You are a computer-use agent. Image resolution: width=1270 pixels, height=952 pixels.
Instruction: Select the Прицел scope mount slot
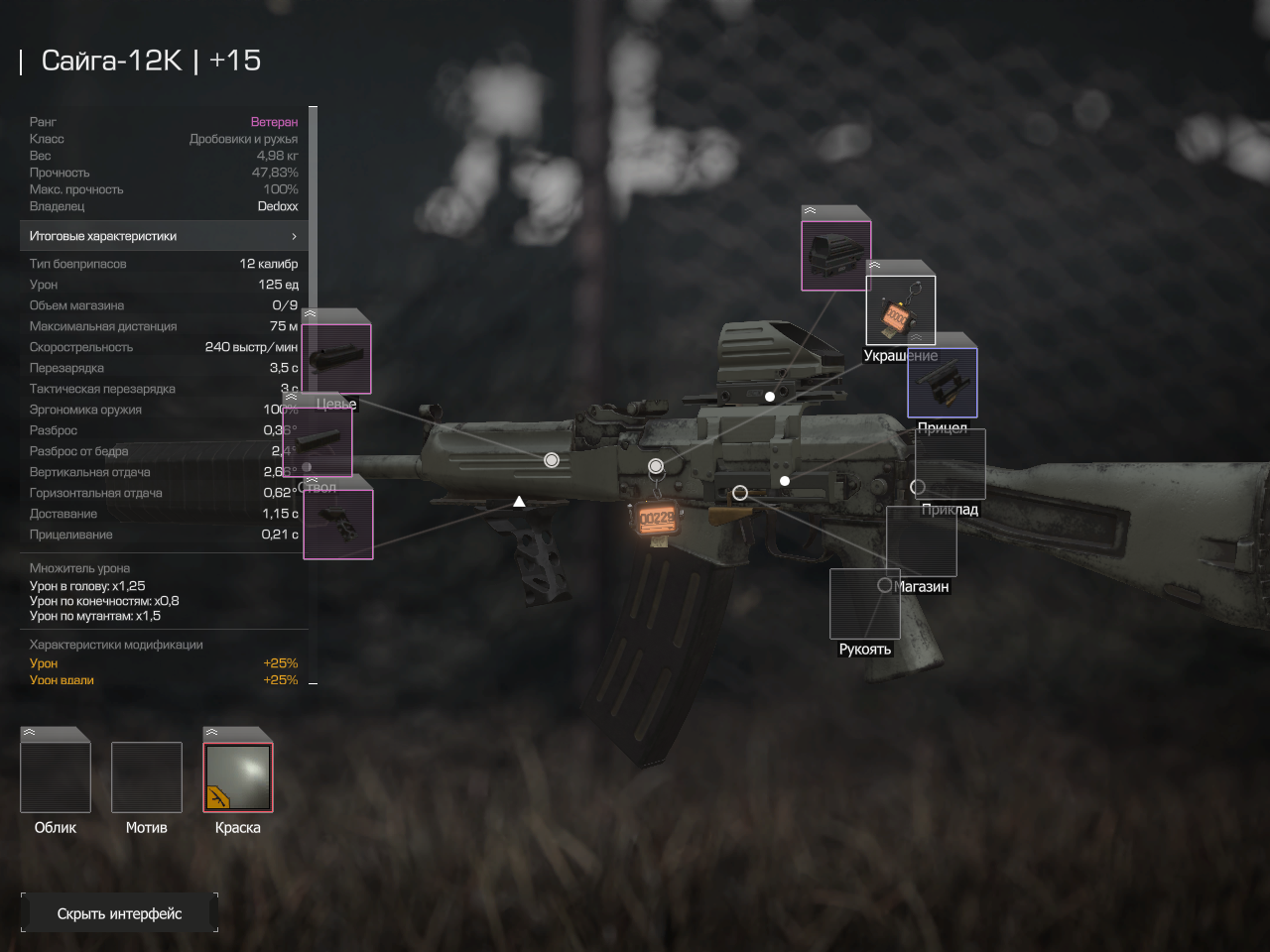[x=943, y=382]
